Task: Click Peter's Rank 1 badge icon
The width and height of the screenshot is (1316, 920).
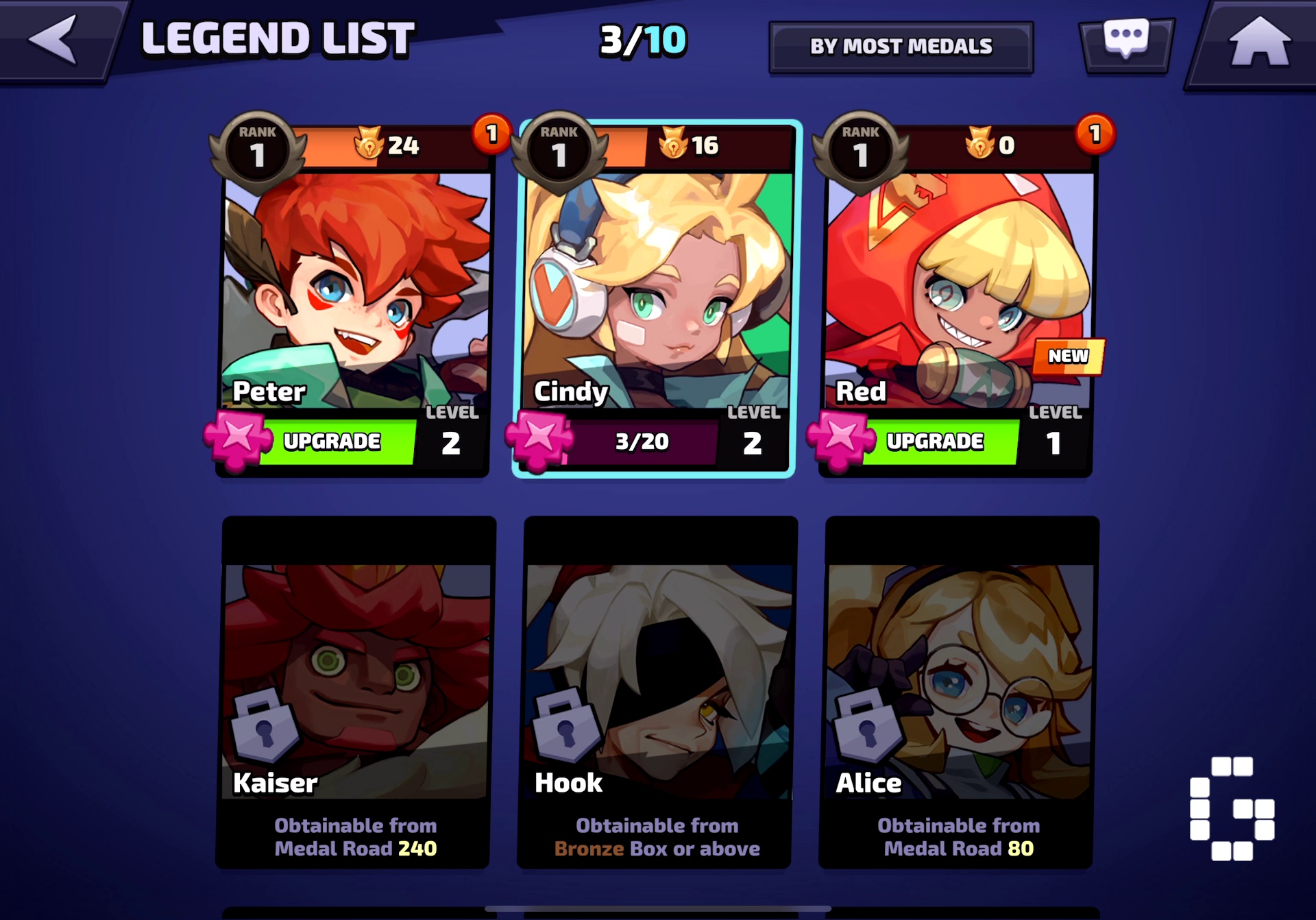Action: click(x=257, y=146)
